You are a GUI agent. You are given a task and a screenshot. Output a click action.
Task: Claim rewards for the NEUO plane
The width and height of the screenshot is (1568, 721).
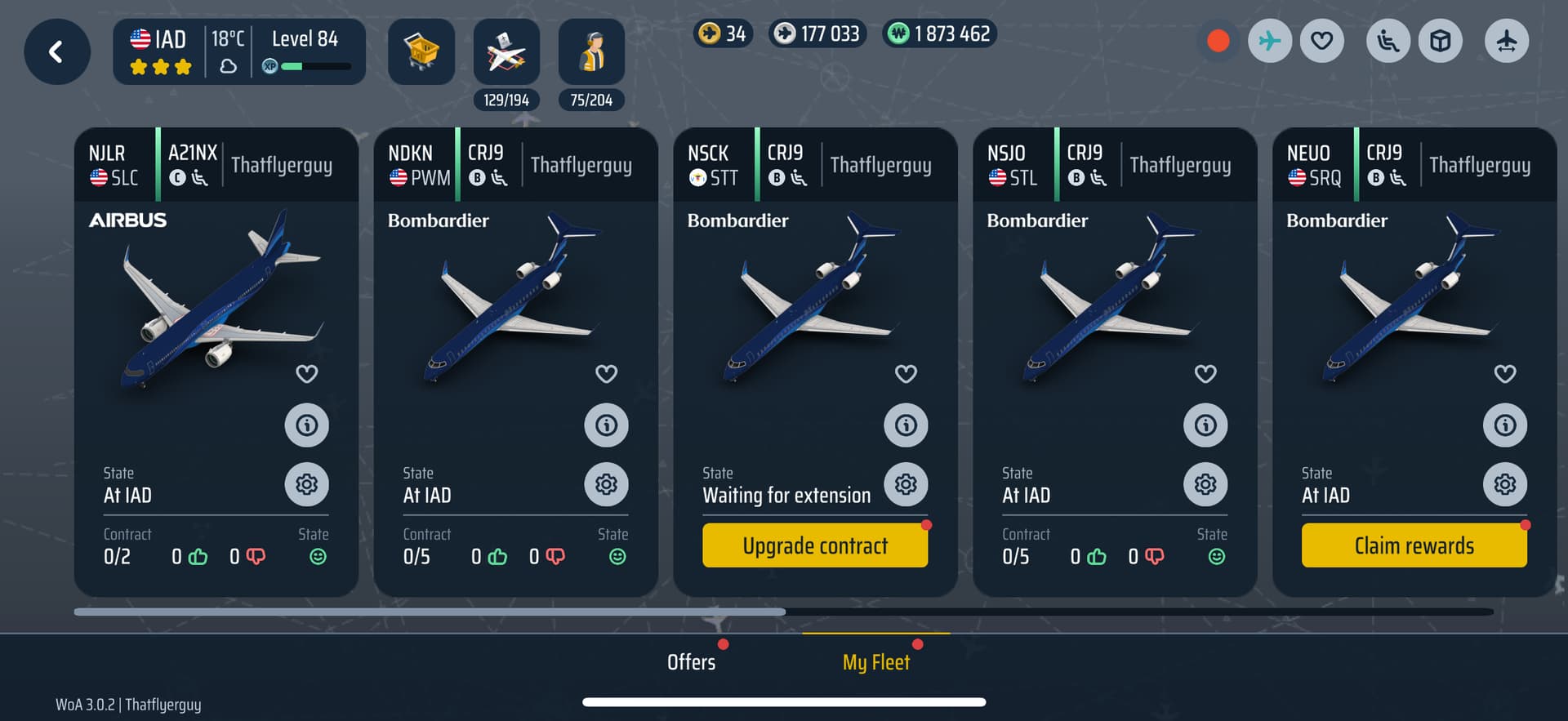(1414, 545)
